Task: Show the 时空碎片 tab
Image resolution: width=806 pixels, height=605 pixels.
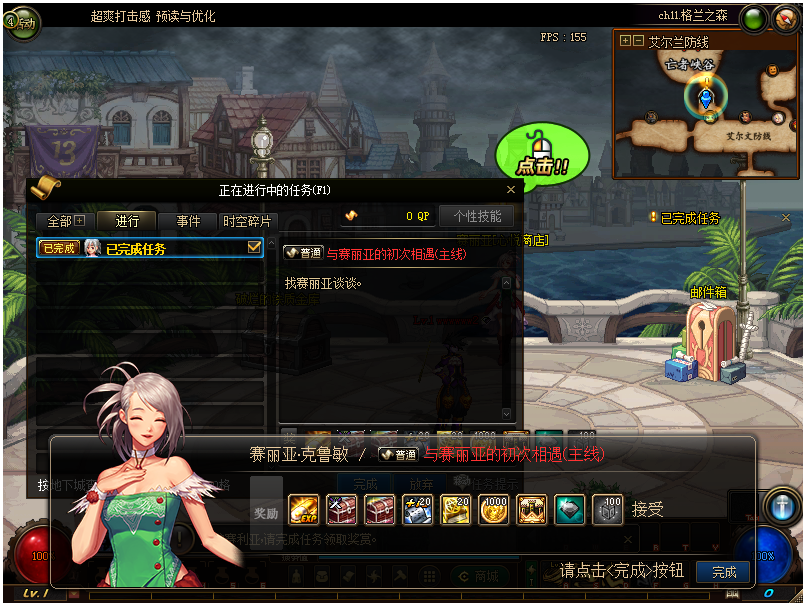Action: [246, 221]
